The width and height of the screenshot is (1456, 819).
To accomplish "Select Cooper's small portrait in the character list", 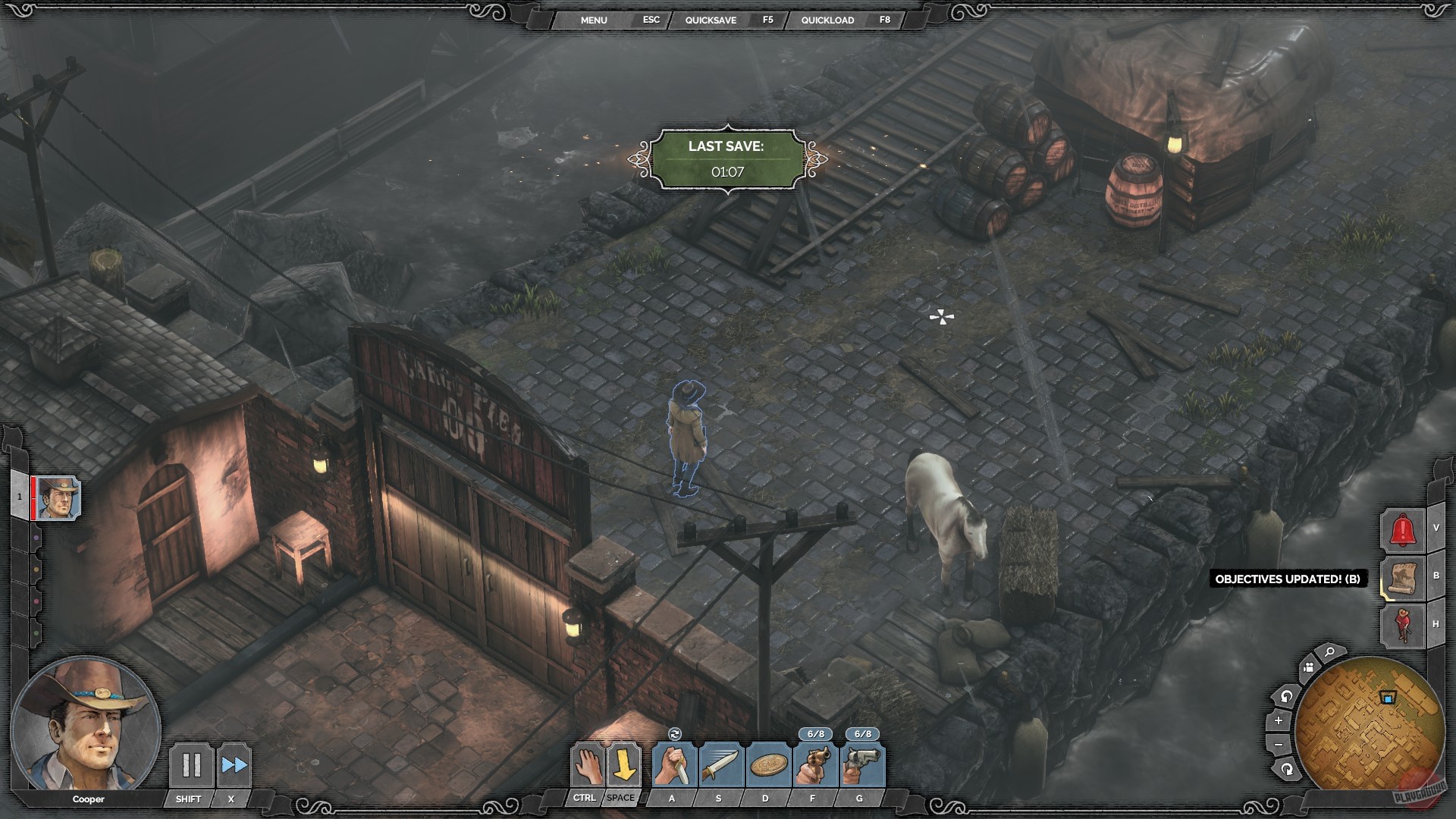I will tap(58, 498).
